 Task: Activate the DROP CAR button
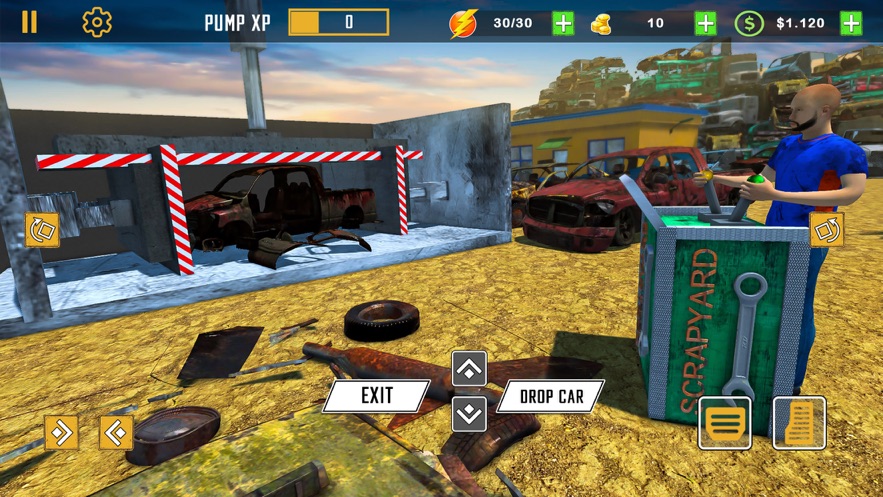pos(551,396)
